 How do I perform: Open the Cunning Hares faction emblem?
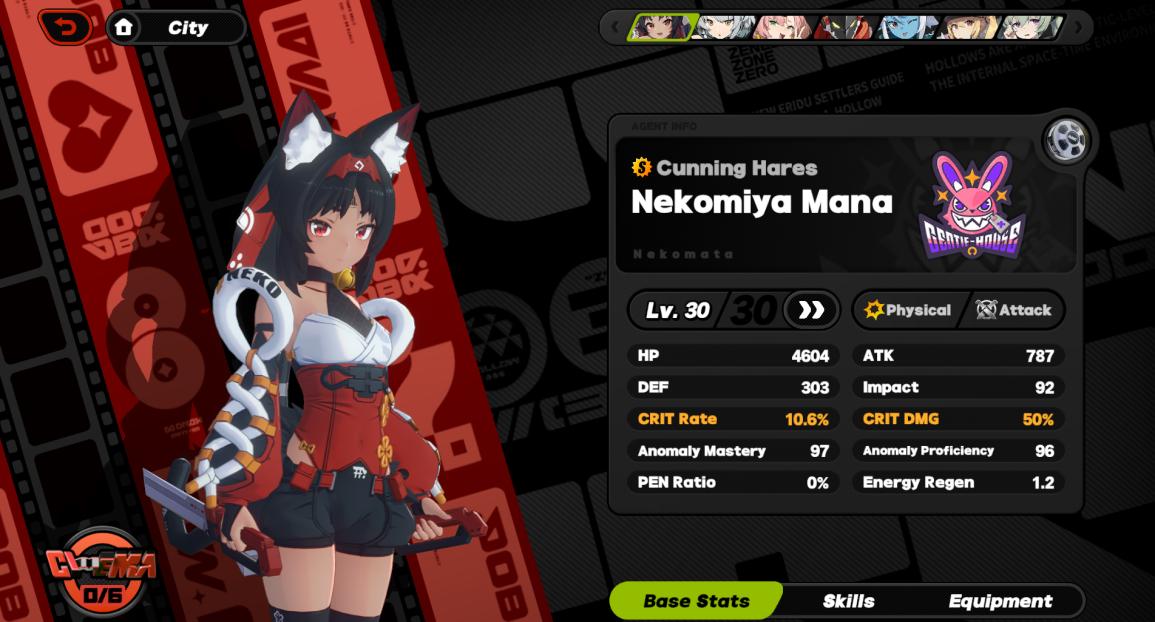[971, 206]
